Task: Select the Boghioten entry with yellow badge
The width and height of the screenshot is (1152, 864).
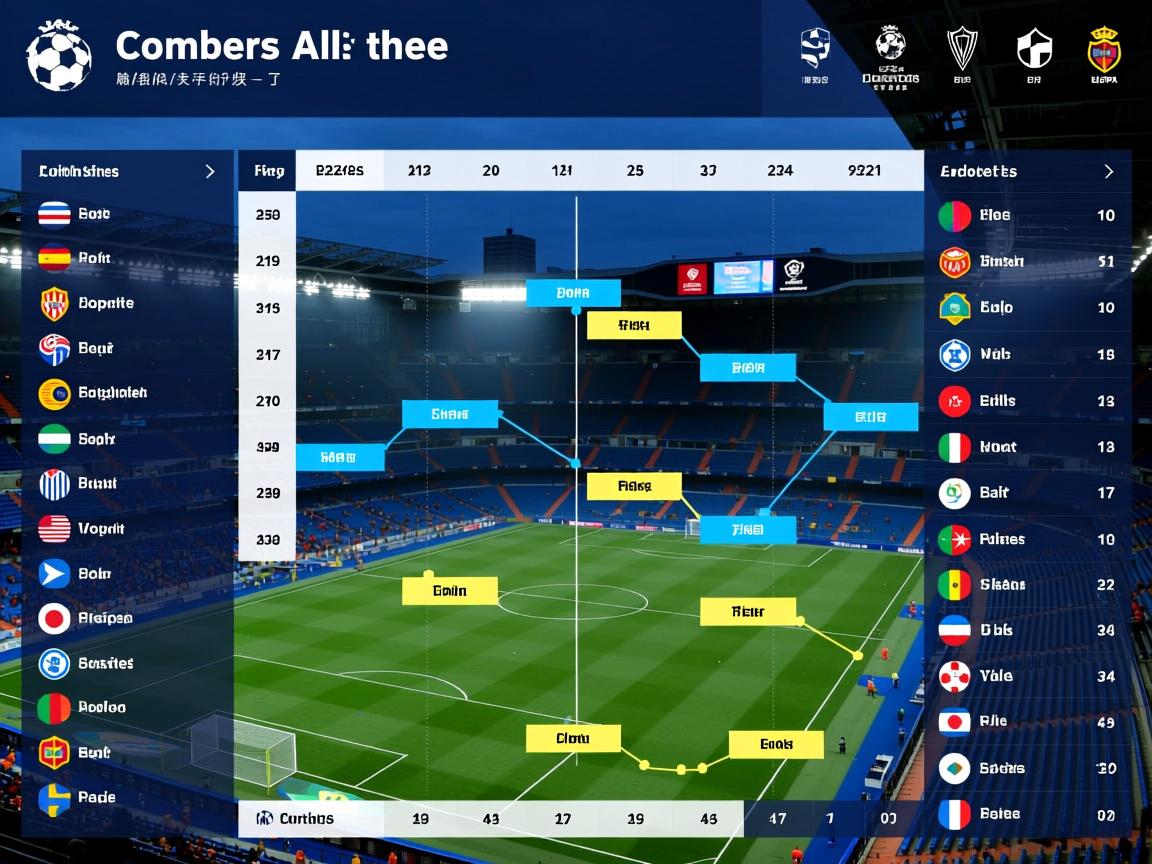Action: click(x=110, y=393)
